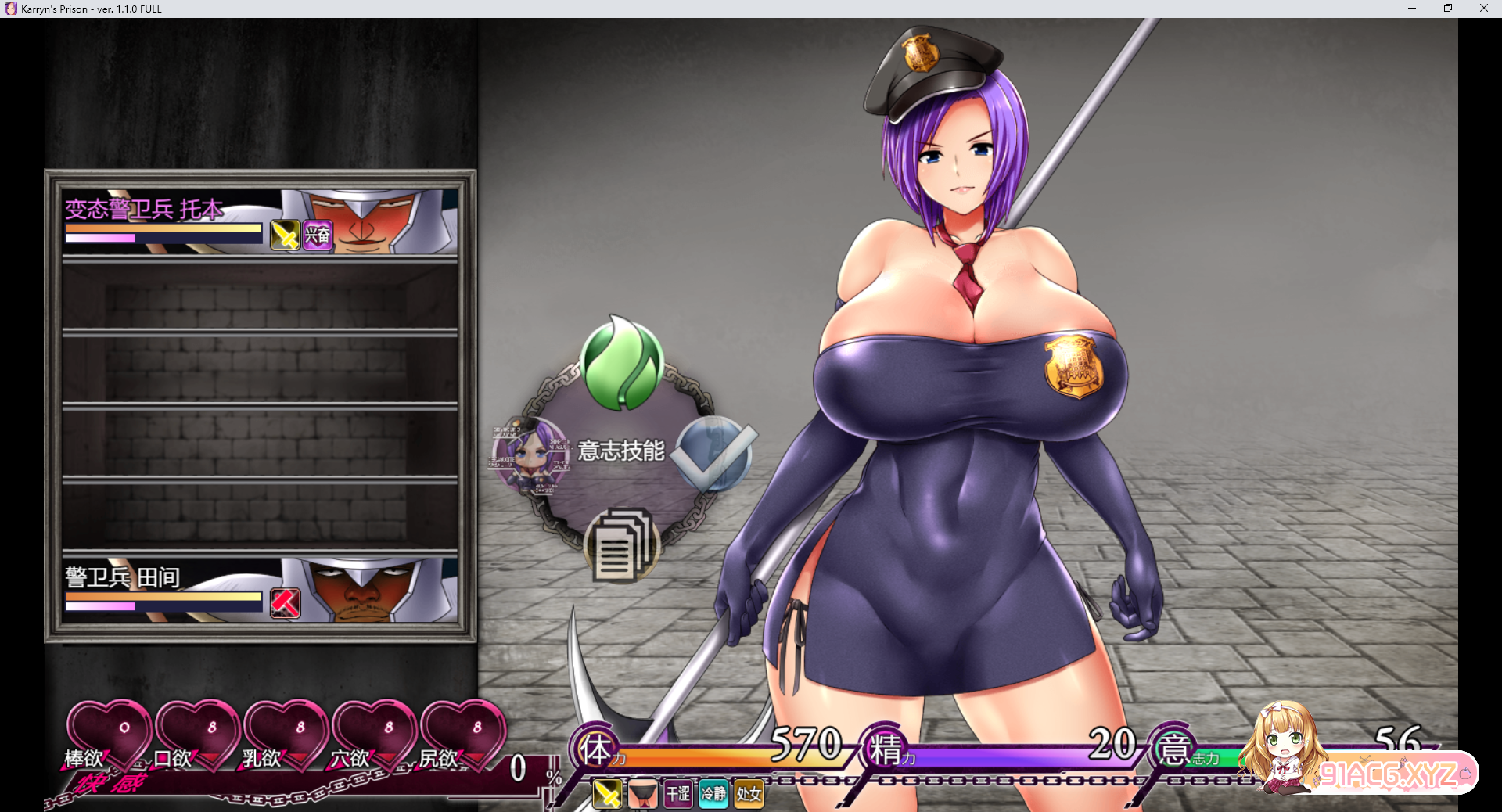1502x812 pixels.
Task: Minimize the game window
Action: click(x=1412, y=9)
